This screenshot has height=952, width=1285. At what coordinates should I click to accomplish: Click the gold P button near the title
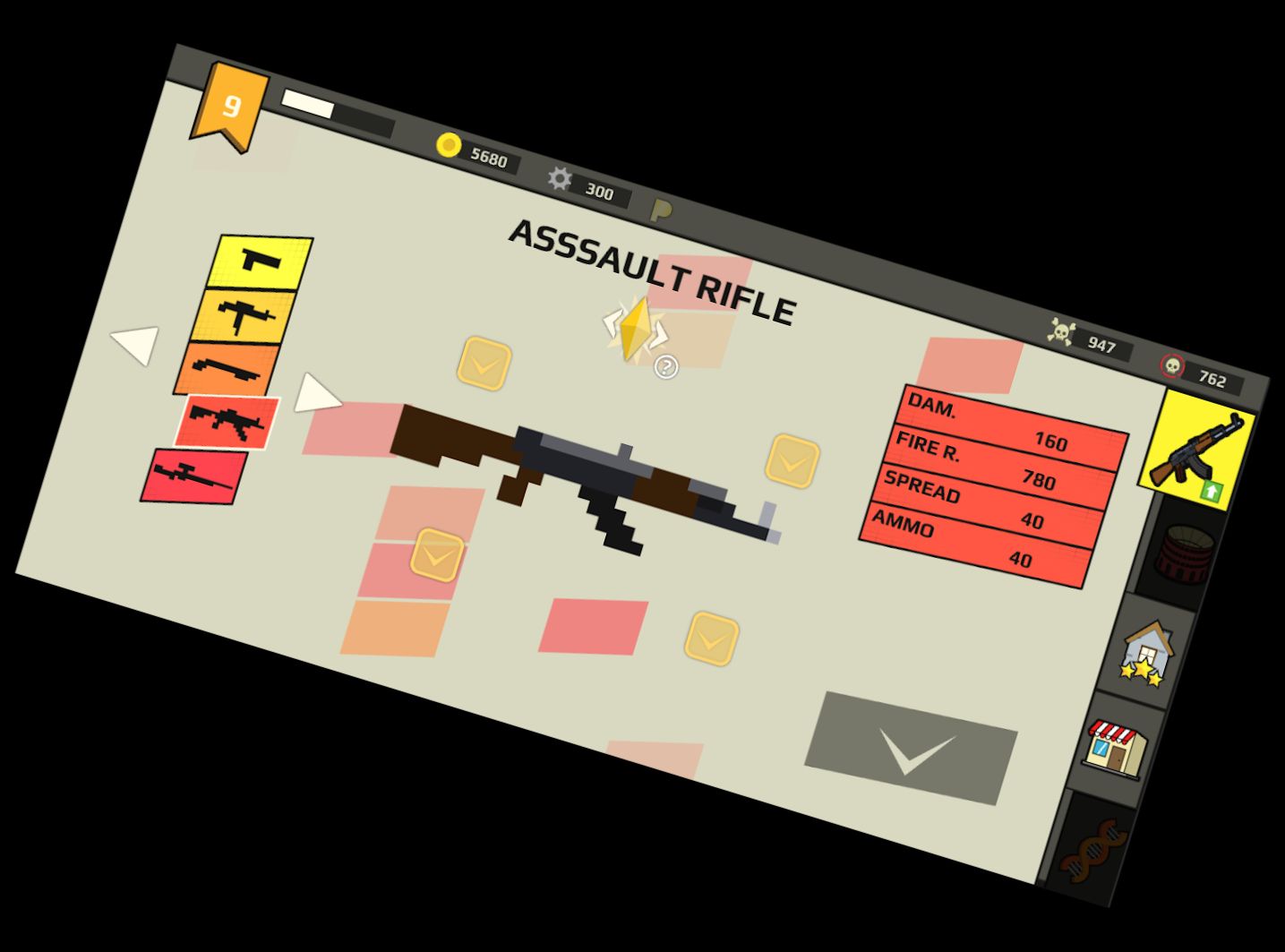pos(661,212)
